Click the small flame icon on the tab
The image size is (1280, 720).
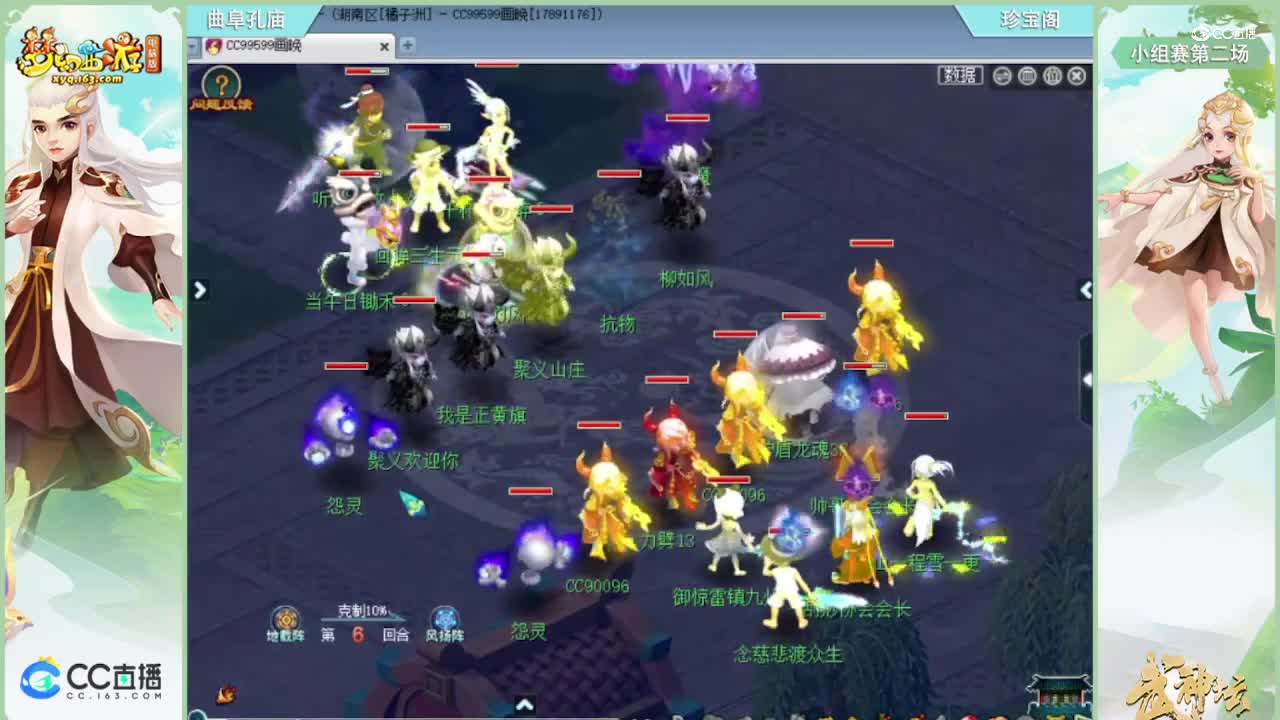212,46
